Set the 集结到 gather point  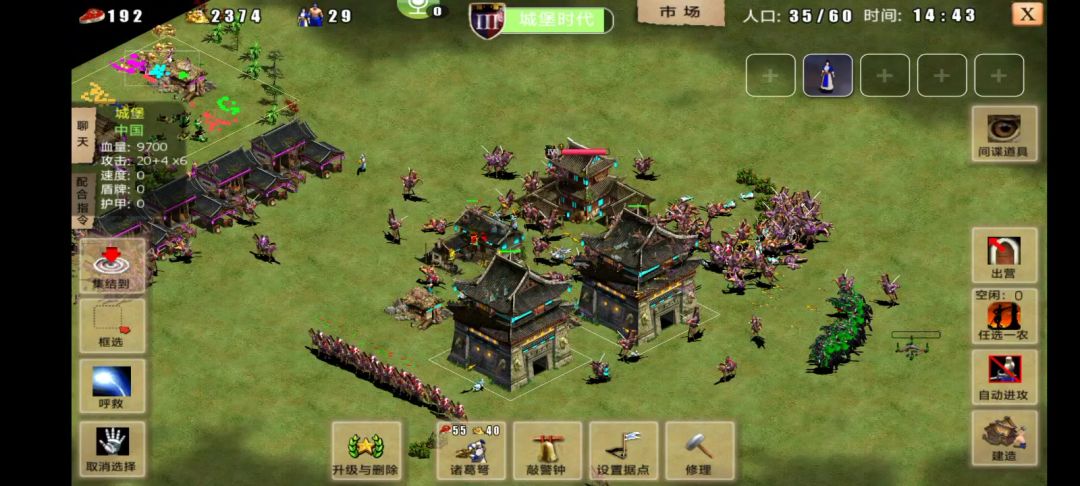coord(112,265)
